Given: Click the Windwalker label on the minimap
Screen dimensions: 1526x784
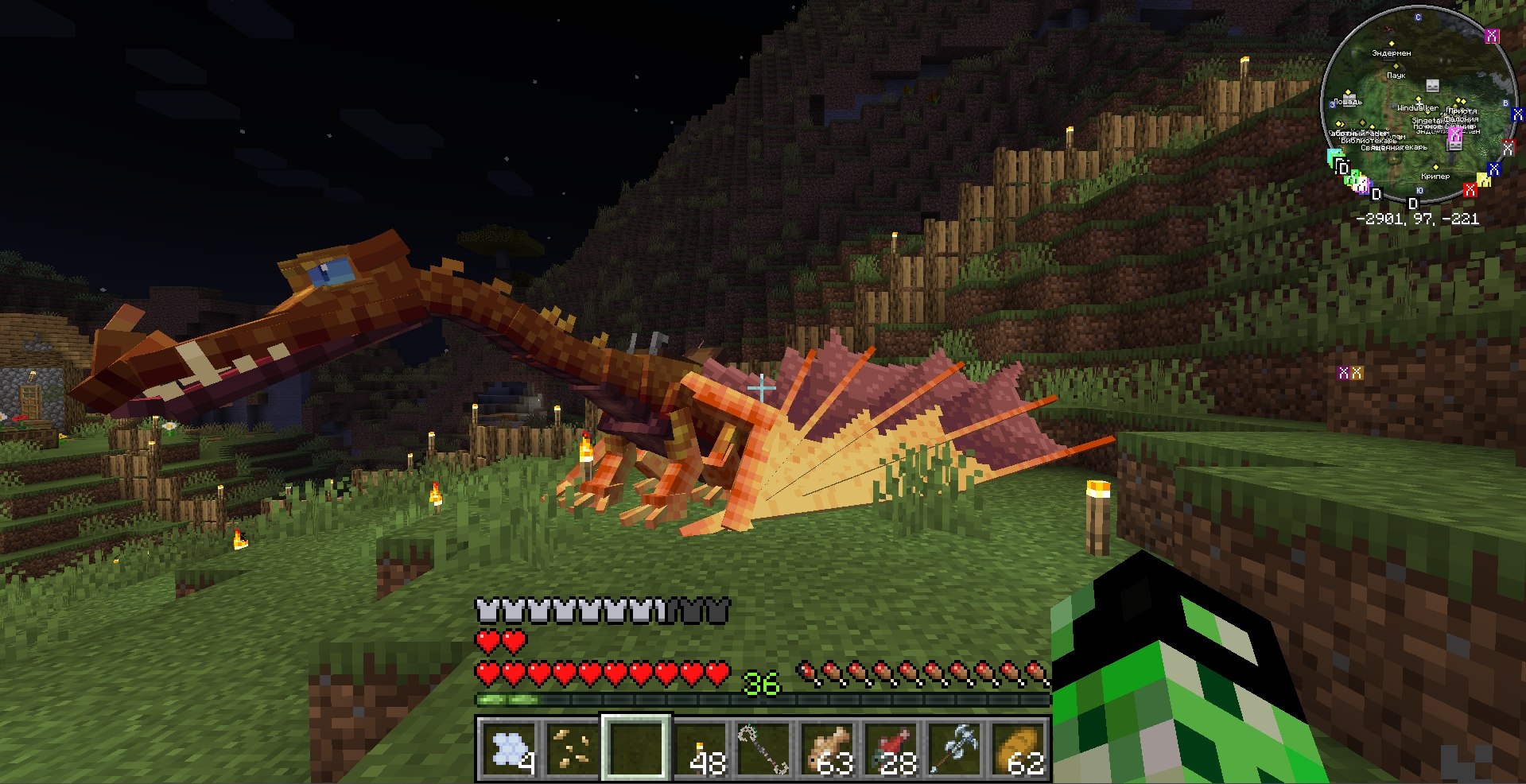Looking at the screenshot, I should point(1417,108).
